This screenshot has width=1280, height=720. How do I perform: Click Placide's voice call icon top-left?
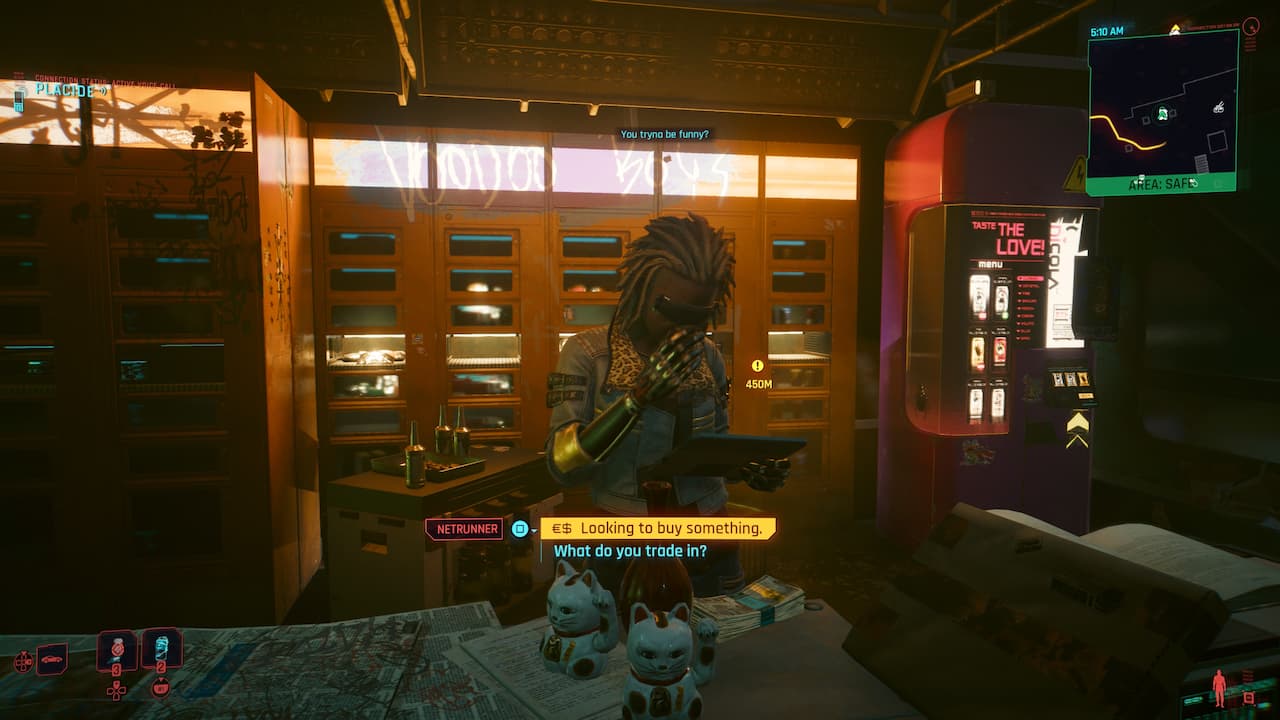coord(19,100)
